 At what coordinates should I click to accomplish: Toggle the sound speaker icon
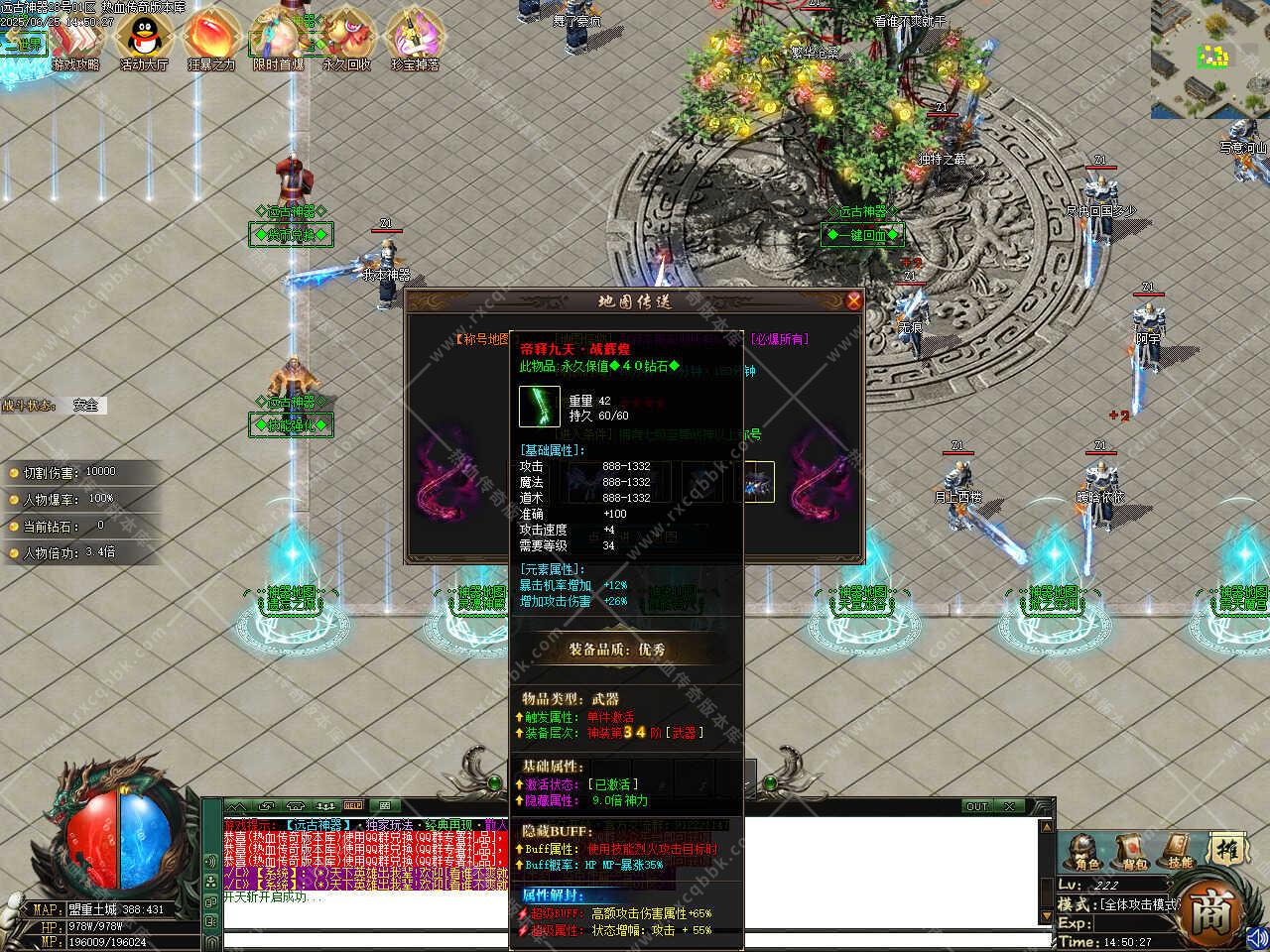pyautogui.click(x=1257, y=936)
